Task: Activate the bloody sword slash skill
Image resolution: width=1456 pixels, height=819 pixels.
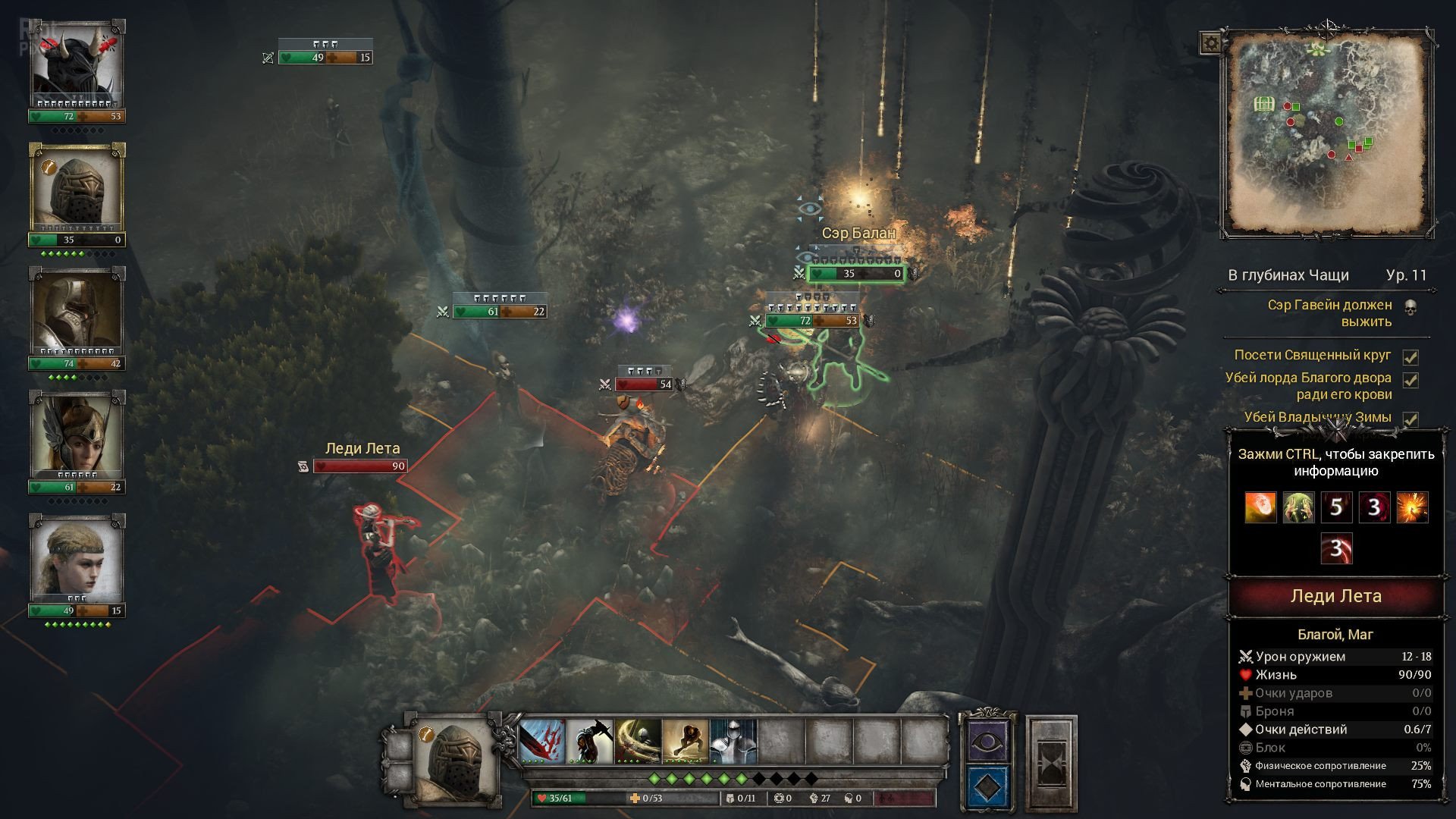Action: [x=542, y=741]
